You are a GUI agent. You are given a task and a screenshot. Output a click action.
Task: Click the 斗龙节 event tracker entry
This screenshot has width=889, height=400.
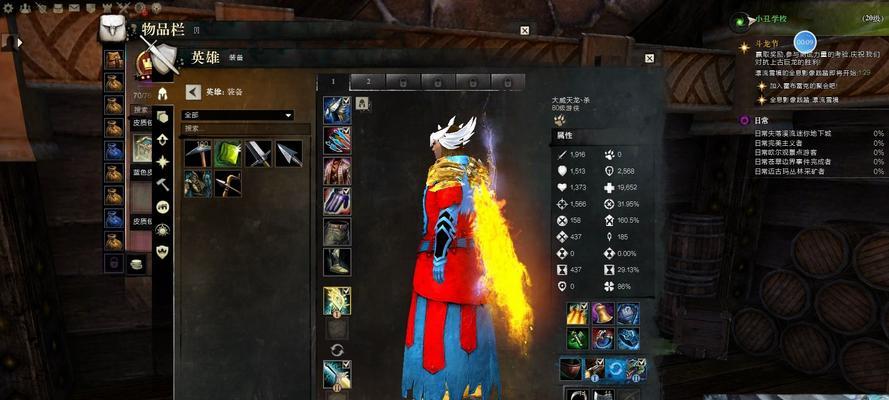point(765,45)
